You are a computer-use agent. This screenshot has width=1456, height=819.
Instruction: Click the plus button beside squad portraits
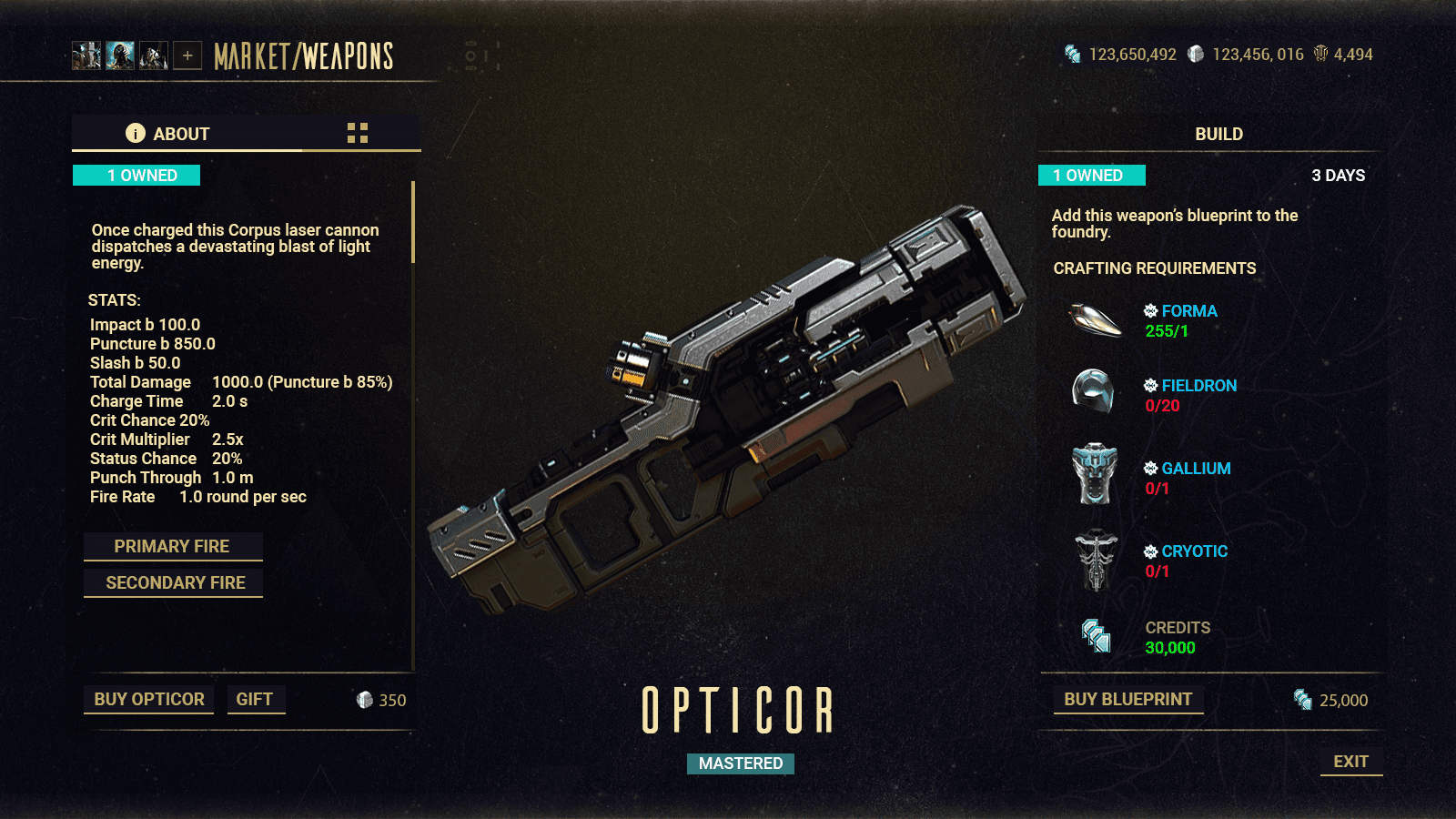tap(187, 56)
